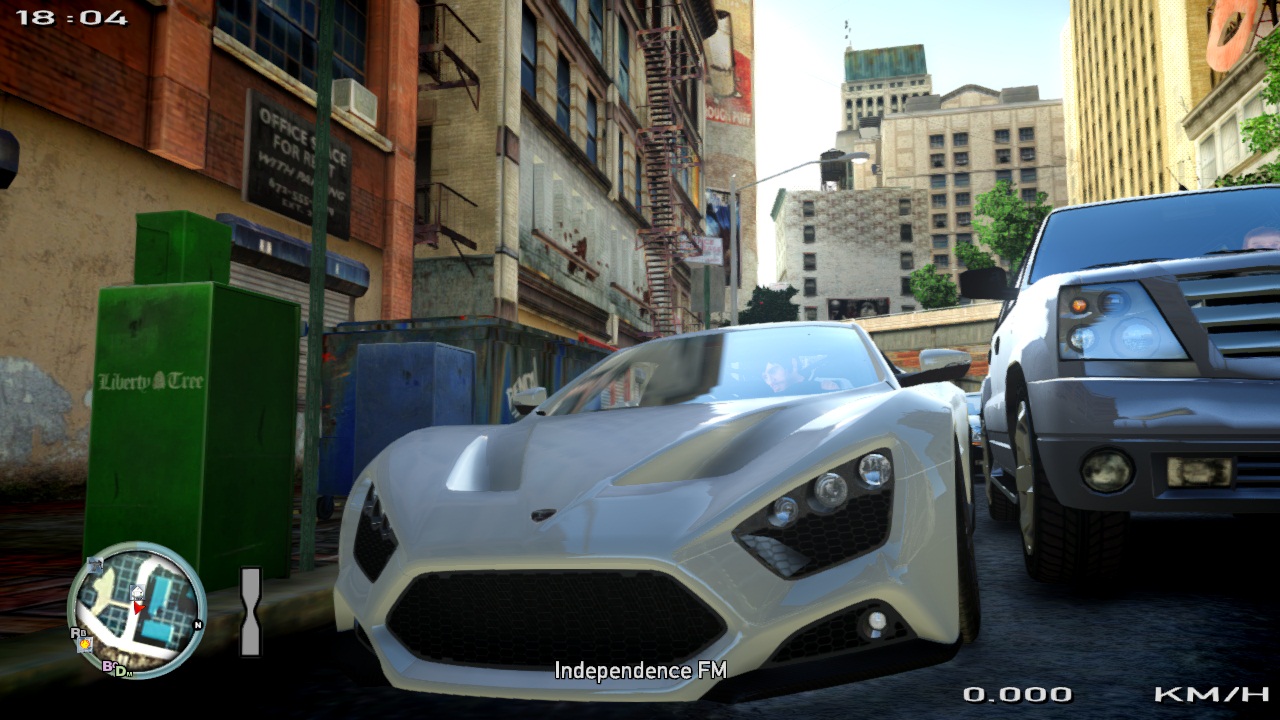
Task: Click the north compass marker on the minimap
Action: pos(198,626)
